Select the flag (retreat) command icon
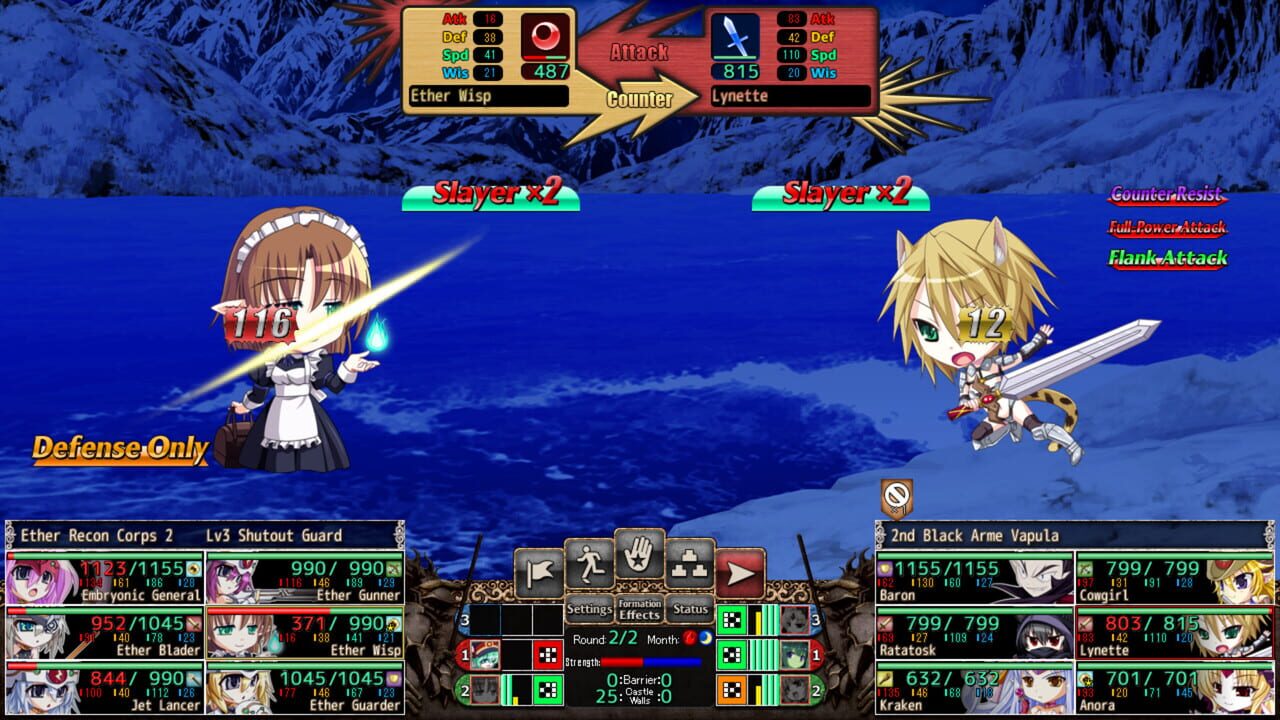This screenshot has width=1280, height=720. 539,568
